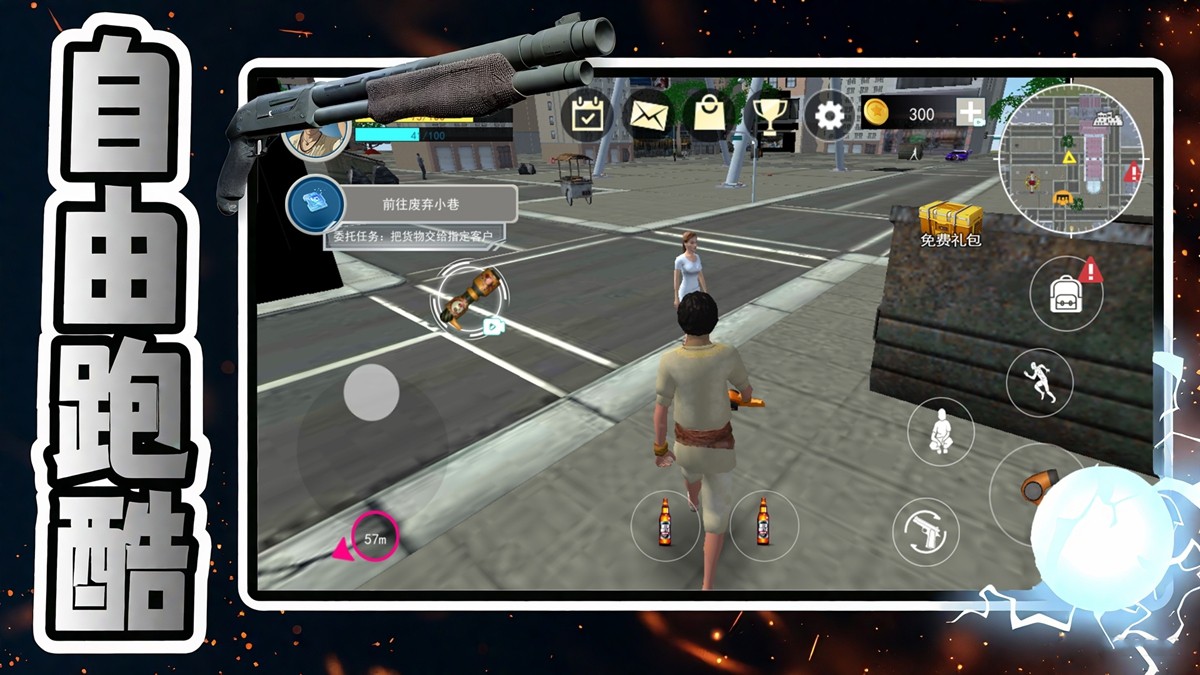
Task: Open the shopping bag store
Action: [x=709, y=116]
